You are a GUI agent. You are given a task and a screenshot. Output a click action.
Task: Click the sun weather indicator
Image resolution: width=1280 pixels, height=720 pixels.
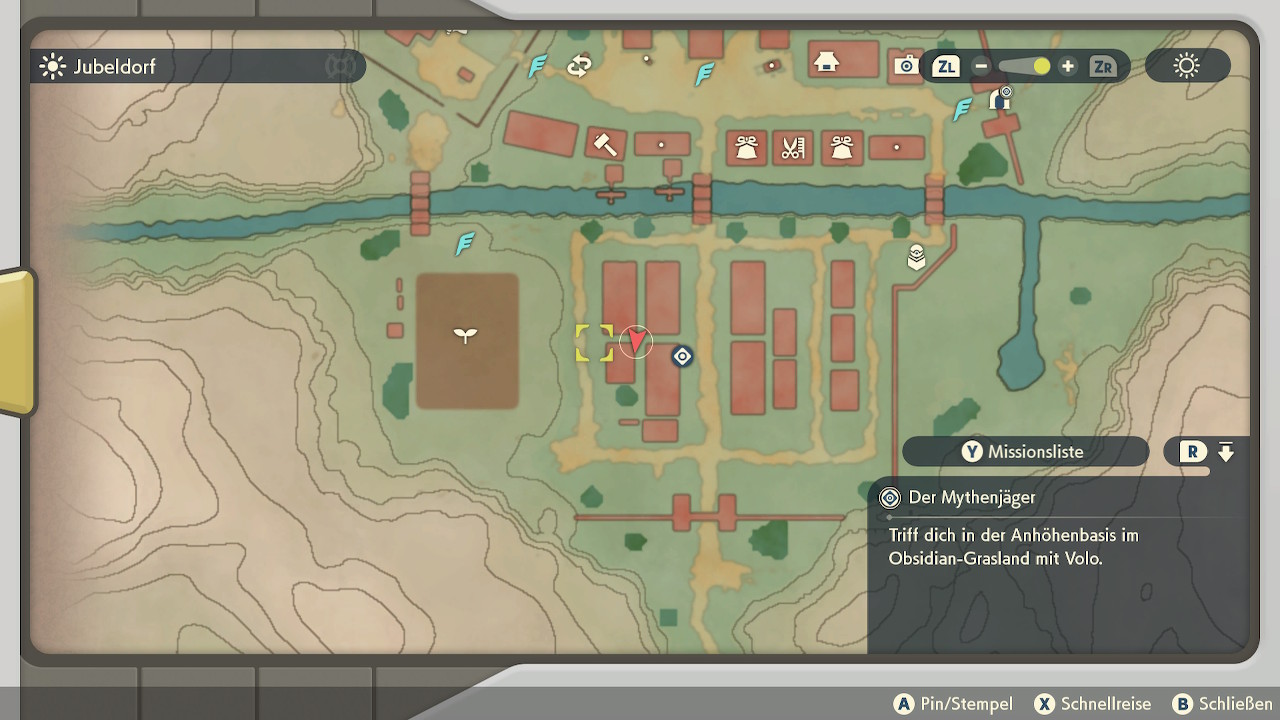(1187, 67)
